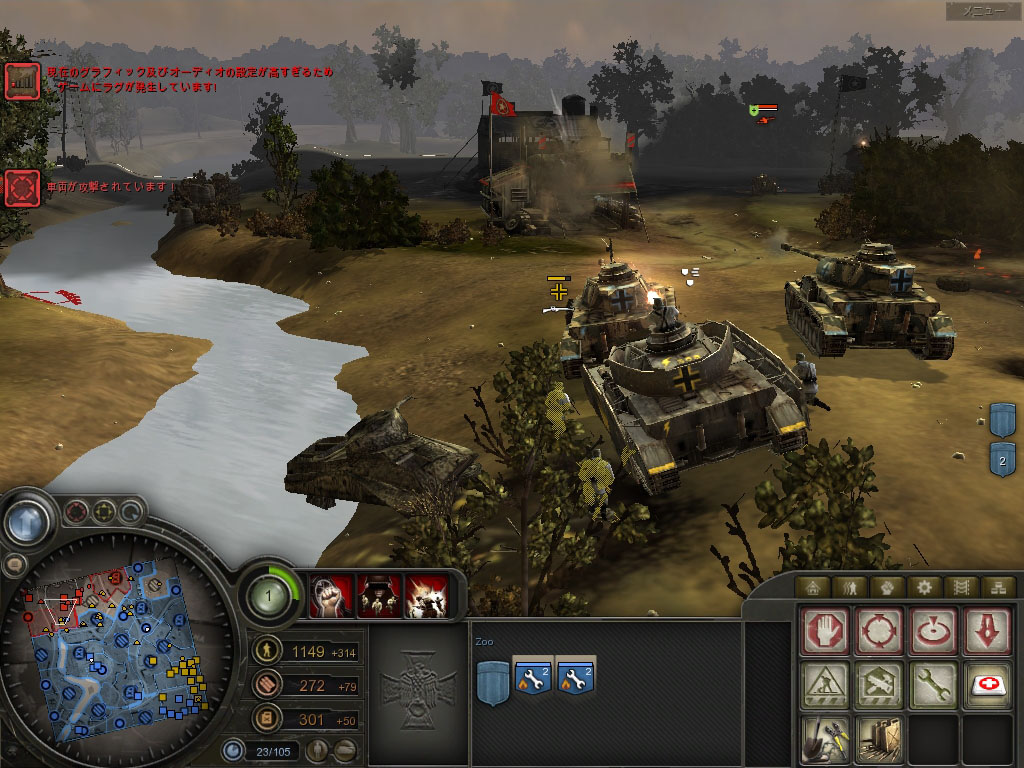Activate the attack-move crosshair circle command
The width and height of the screenshot is (1024, 768).
click(x=879, y=632)
